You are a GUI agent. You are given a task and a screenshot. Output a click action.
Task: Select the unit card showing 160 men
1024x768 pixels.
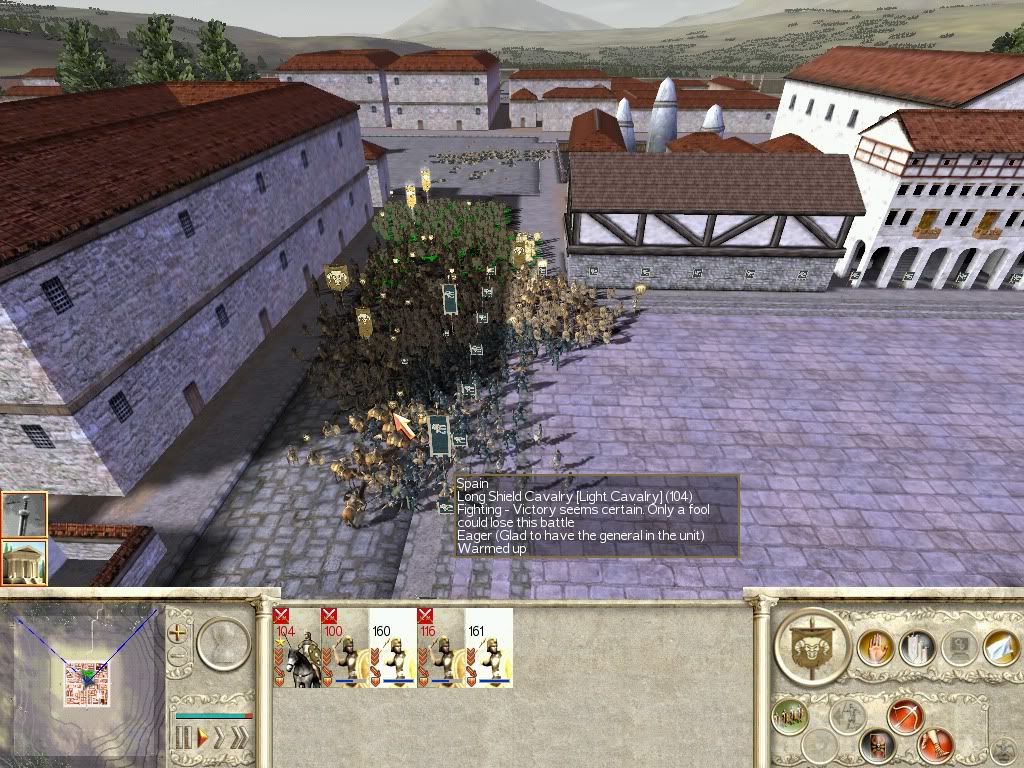pos(392,648)
